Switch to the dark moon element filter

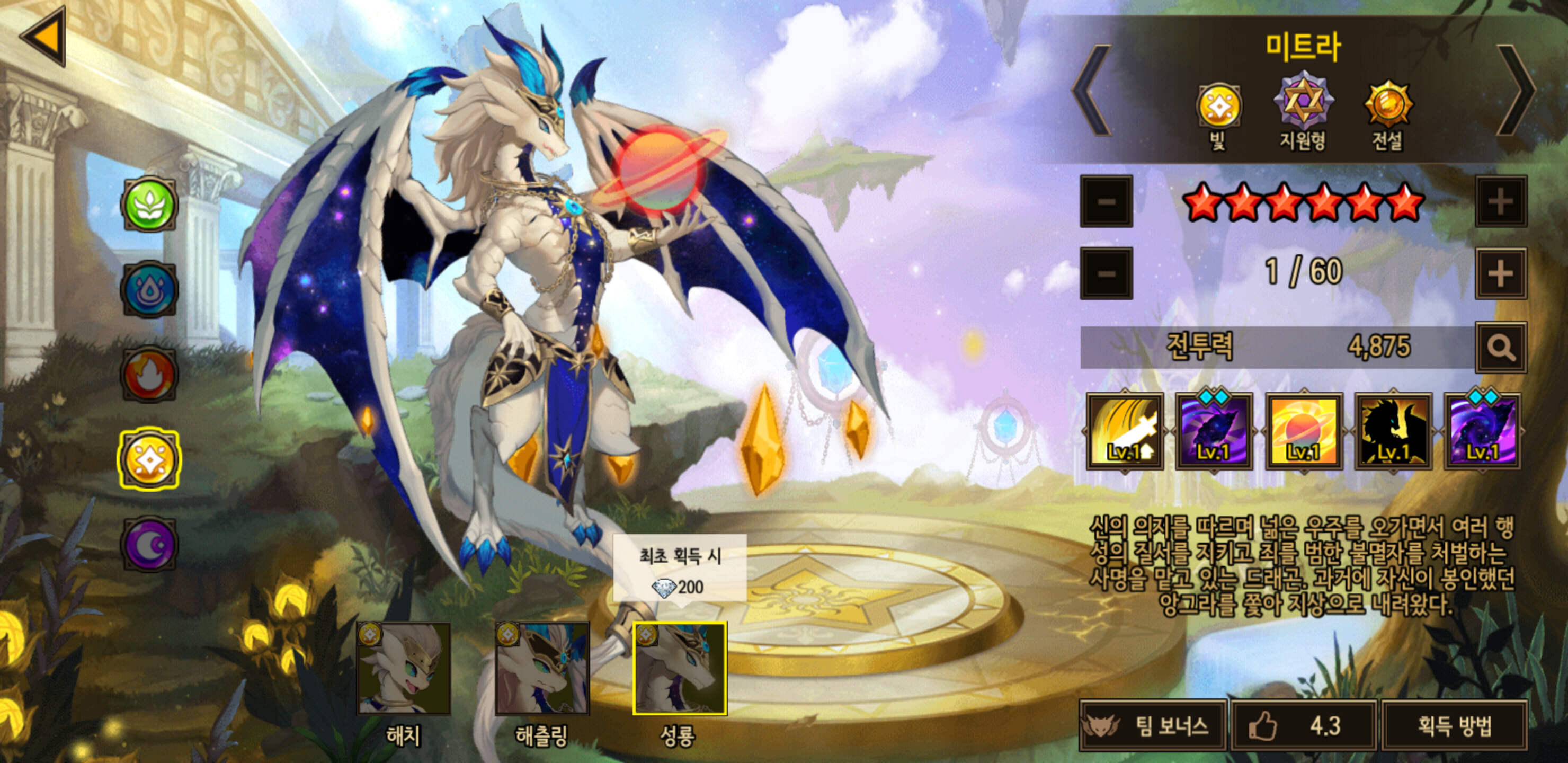[x=149, y=544]
